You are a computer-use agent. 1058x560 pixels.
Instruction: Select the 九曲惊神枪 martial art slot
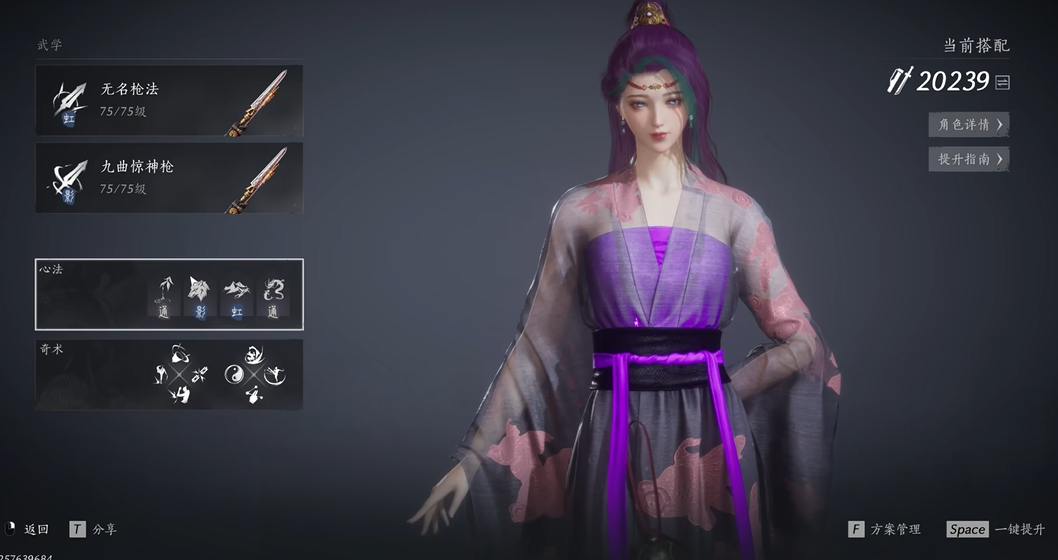coord(169,177)
